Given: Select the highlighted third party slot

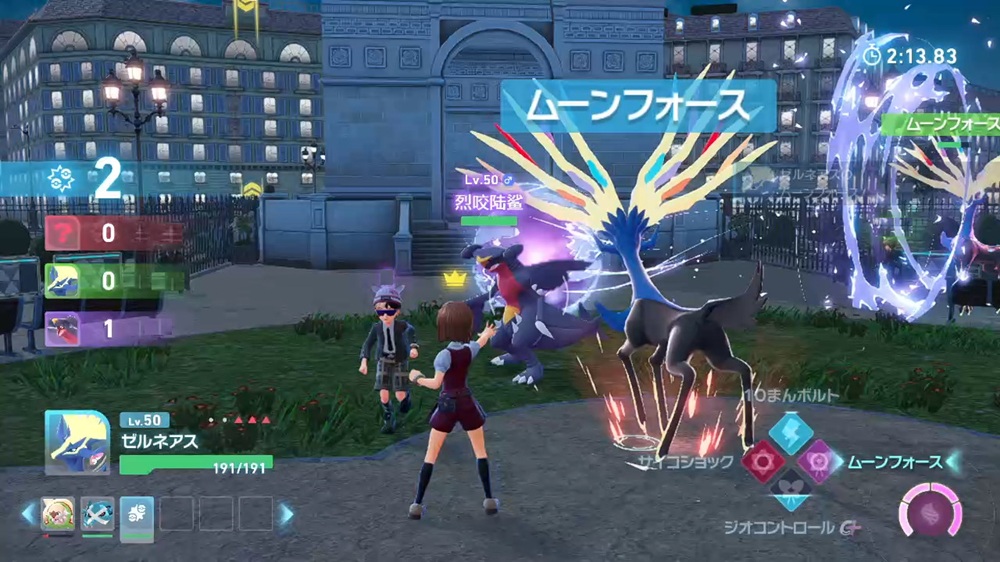Looking at the screenshot, I should coord(136,514).
